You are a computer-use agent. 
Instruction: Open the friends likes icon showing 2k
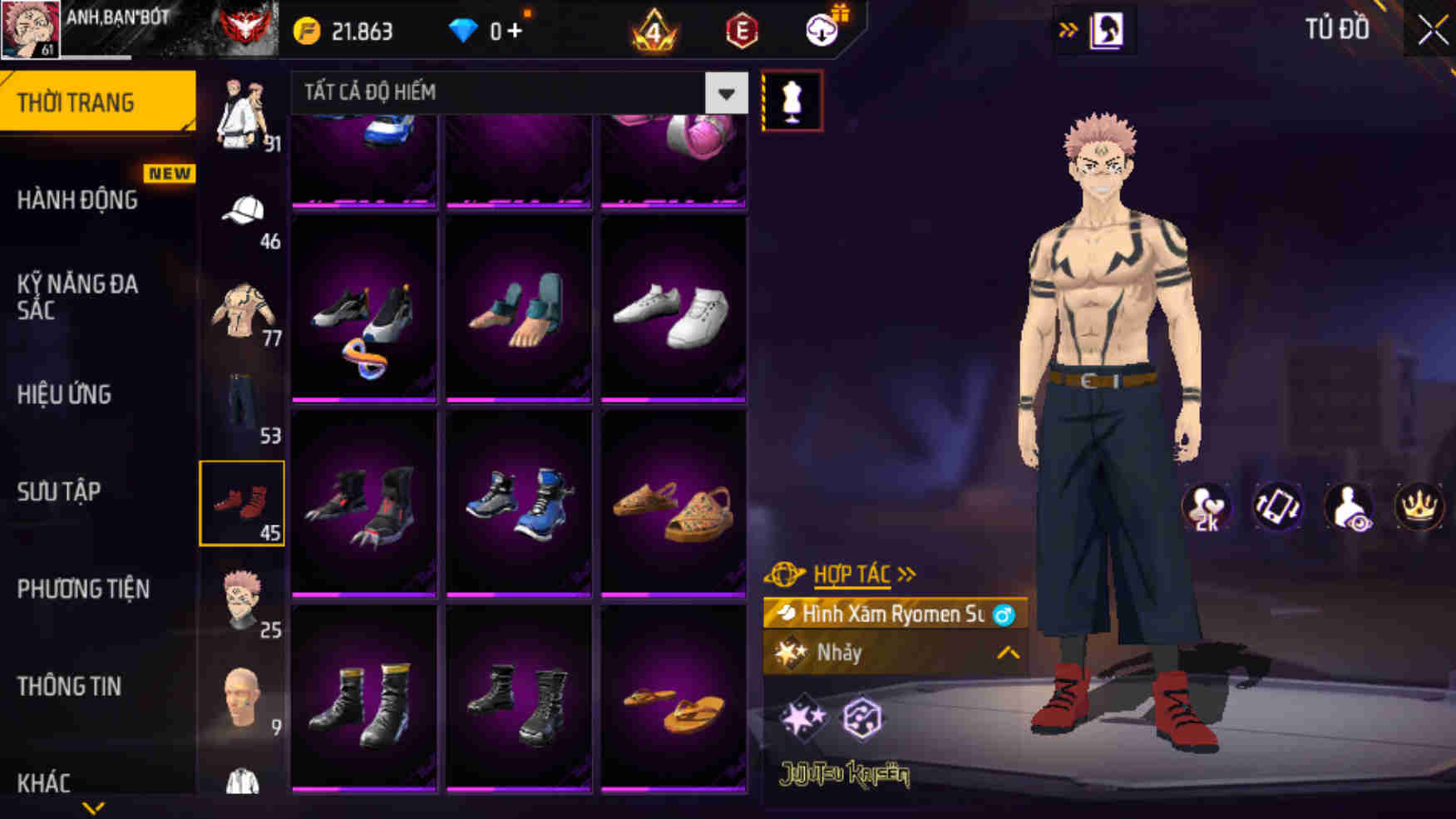point(1209,507)
